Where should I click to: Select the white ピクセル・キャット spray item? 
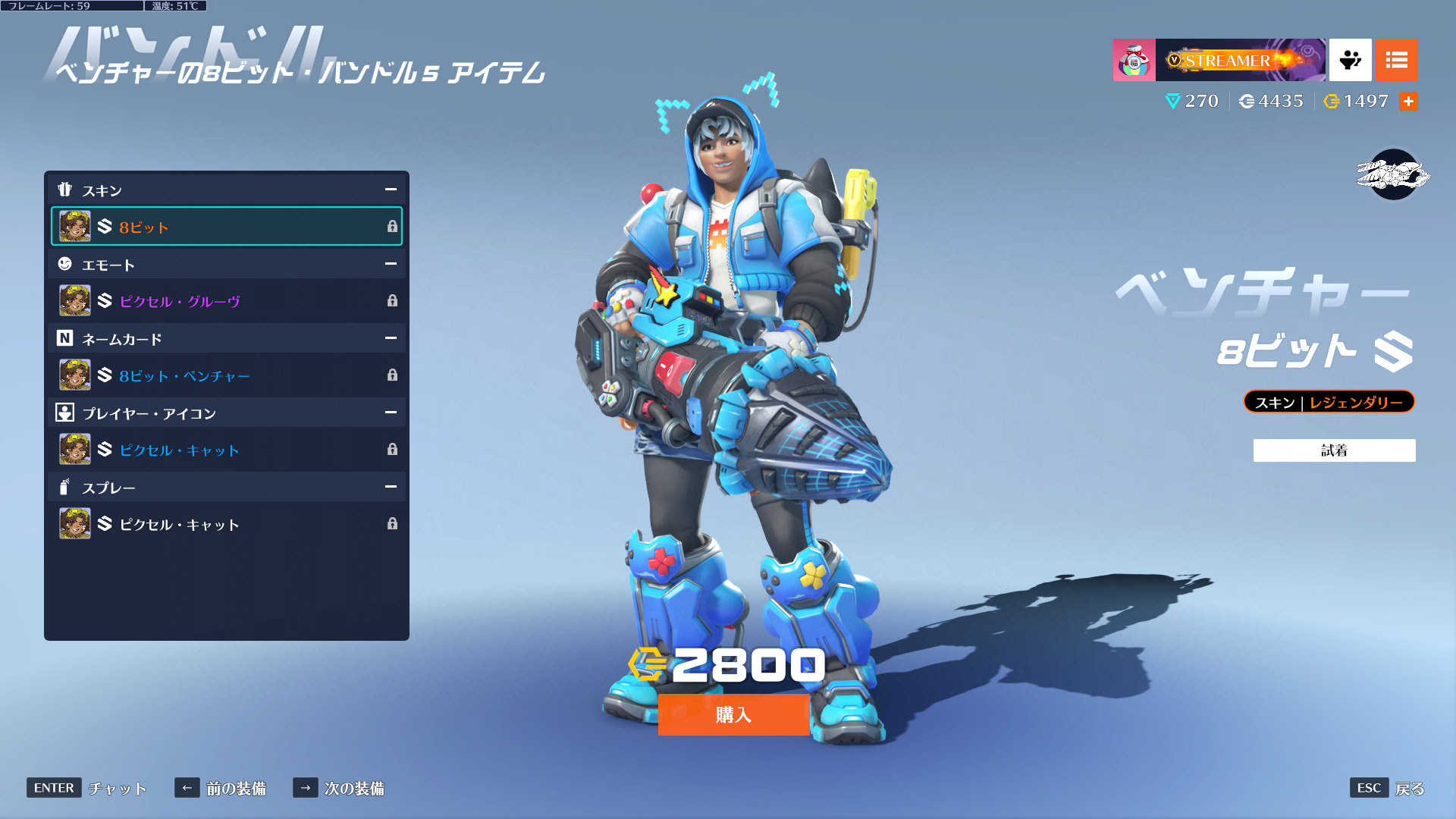click(226, 524)
